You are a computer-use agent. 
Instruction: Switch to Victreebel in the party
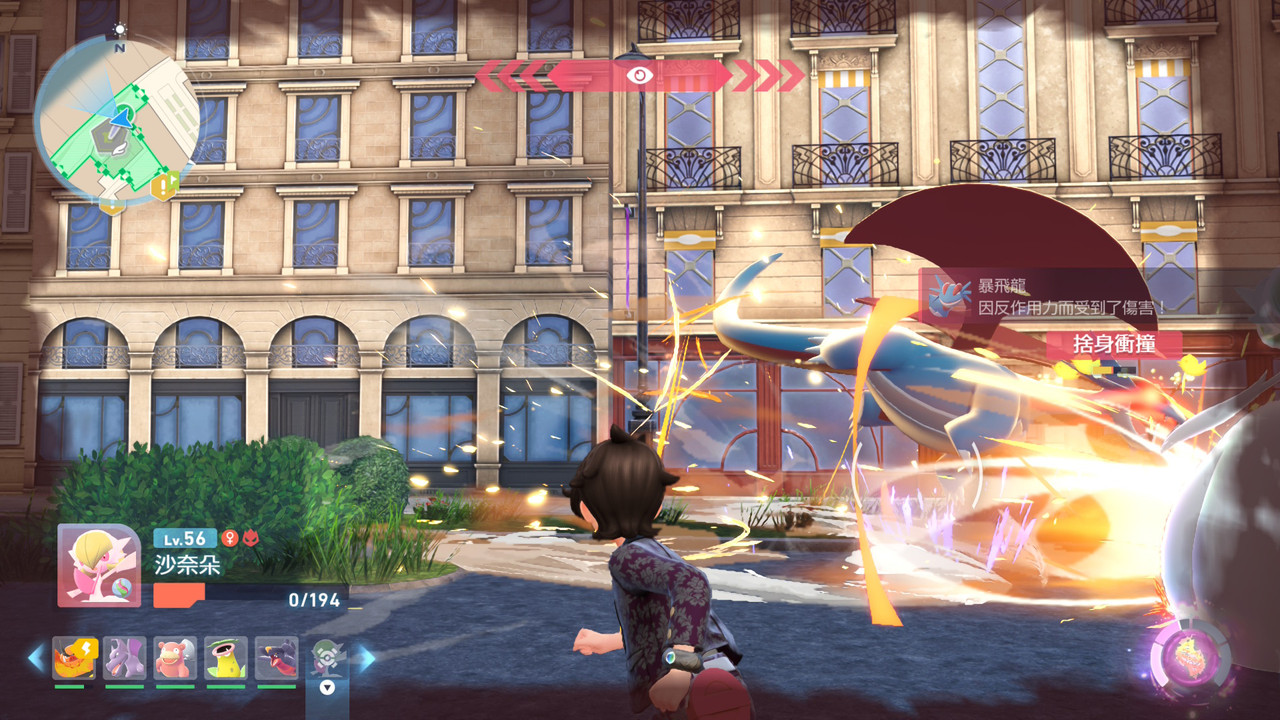[x=226, y=658]
